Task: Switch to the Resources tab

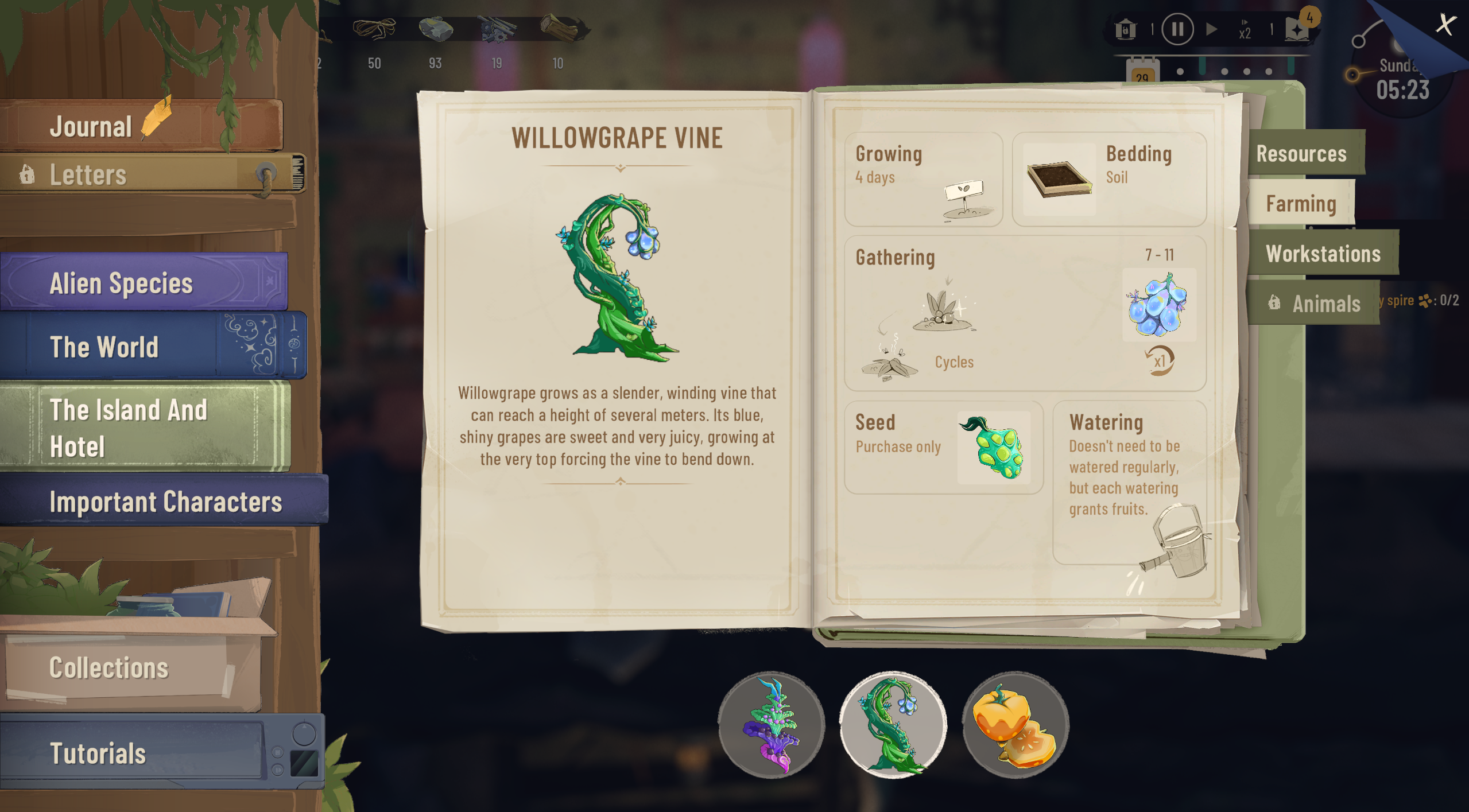Action: point(1301,154)
